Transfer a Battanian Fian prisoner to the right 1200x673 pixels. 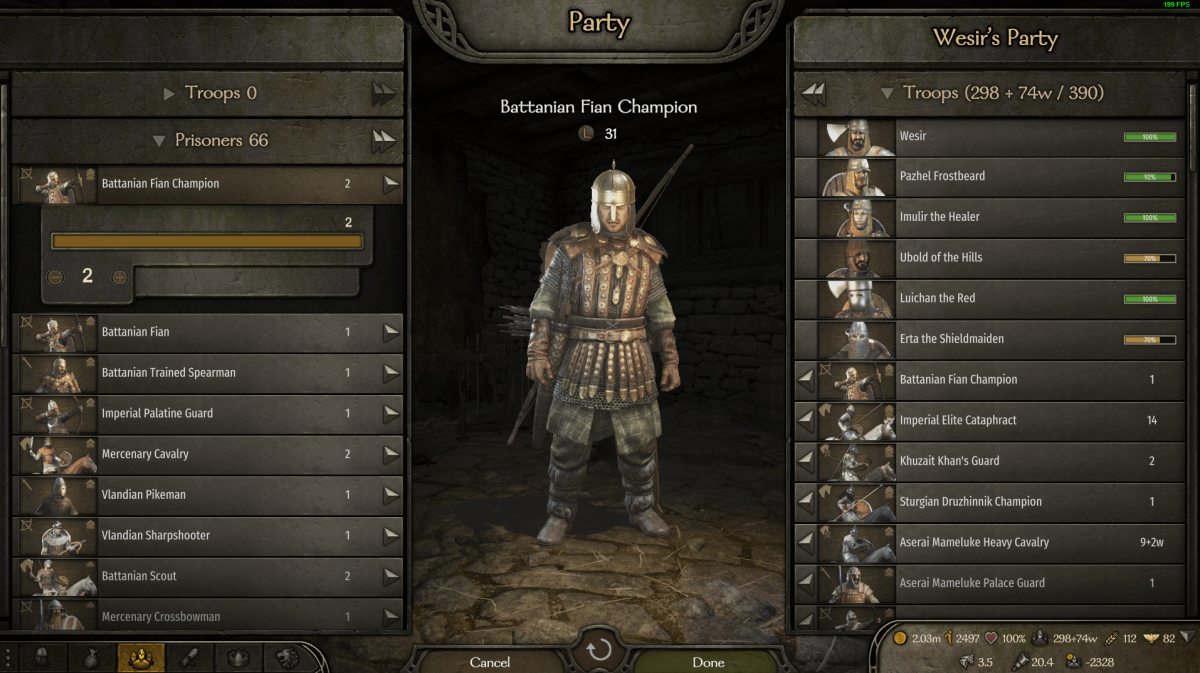coord(391,332)
